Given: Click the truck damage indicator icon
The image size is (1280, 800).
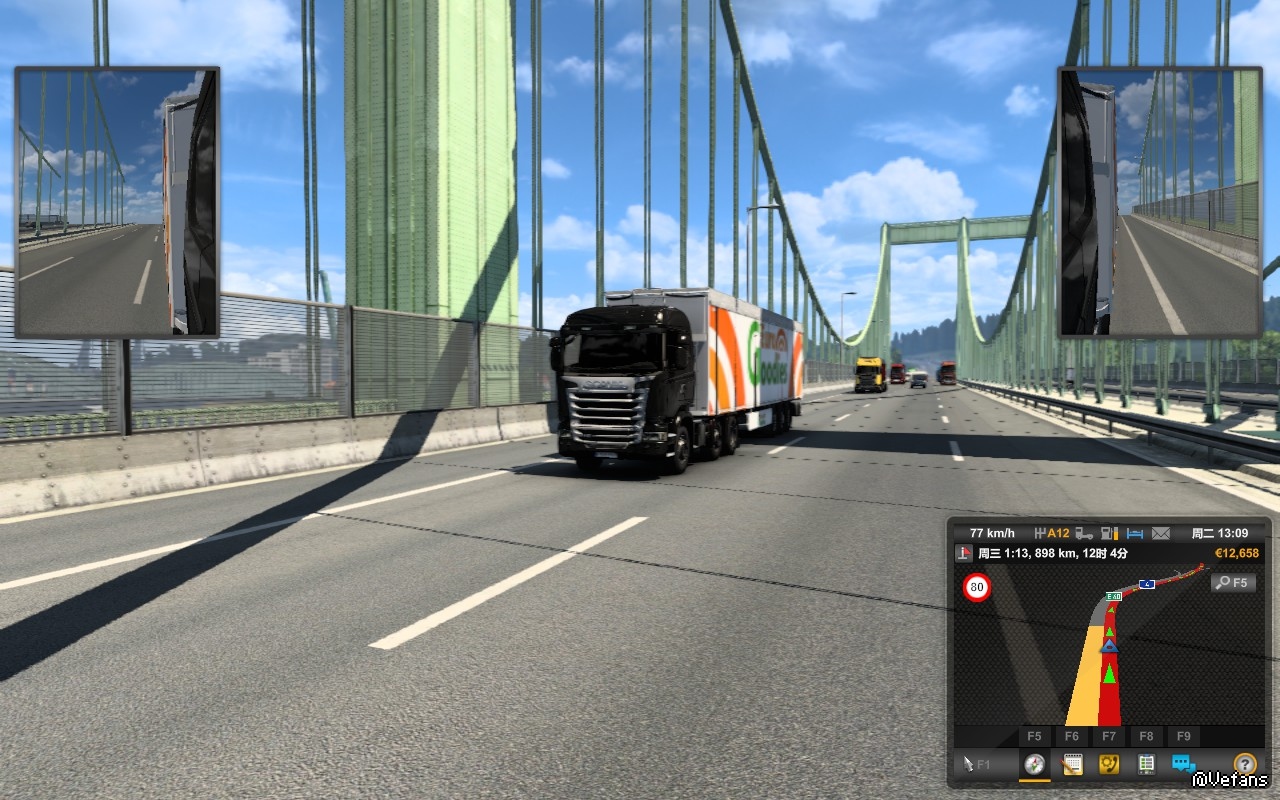Looking at the screenshot, I should click(x=1084, y=533).
